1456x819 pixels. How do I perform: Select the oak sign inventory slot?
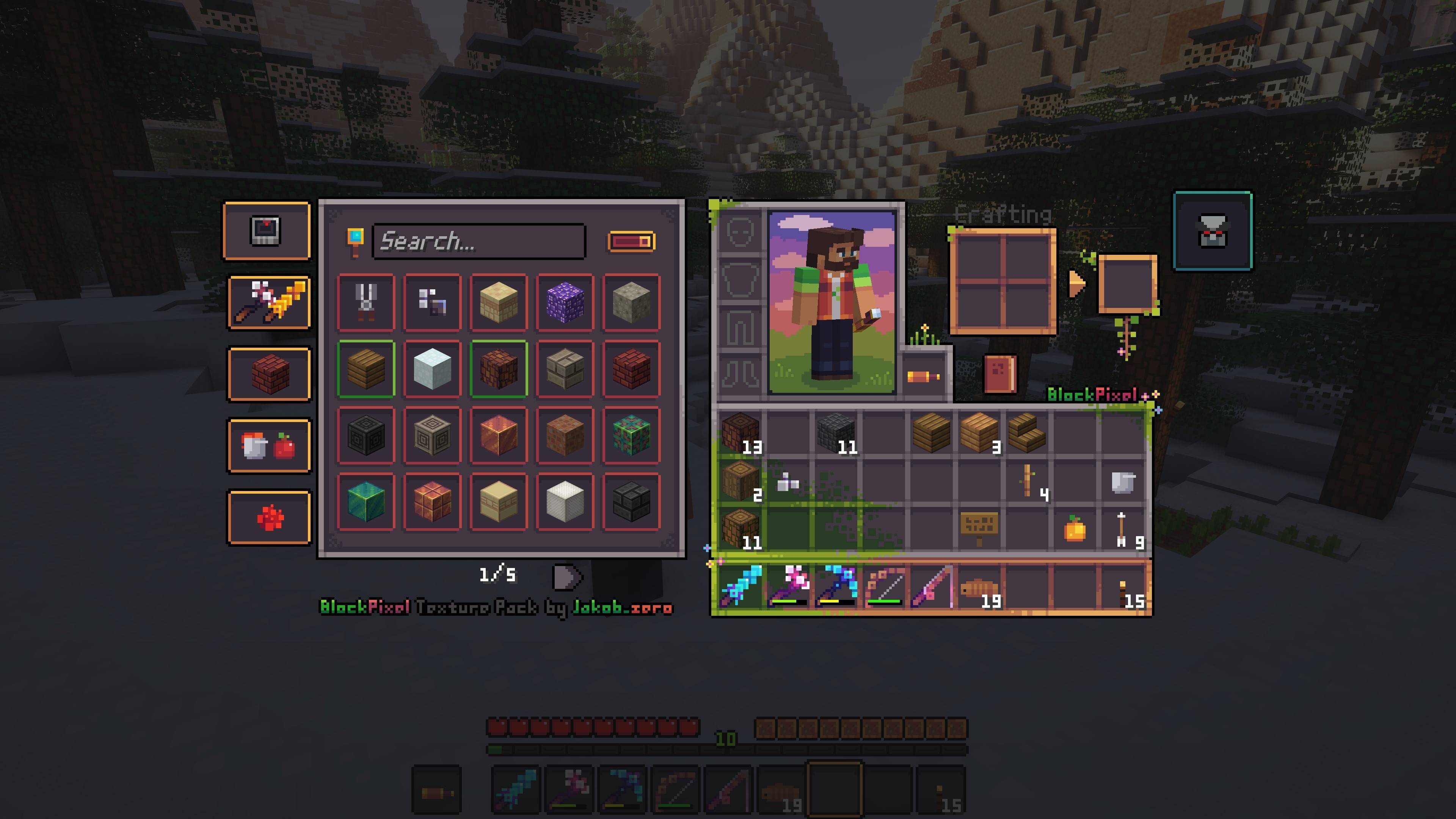pyautogui.click(x=979, y=528)
